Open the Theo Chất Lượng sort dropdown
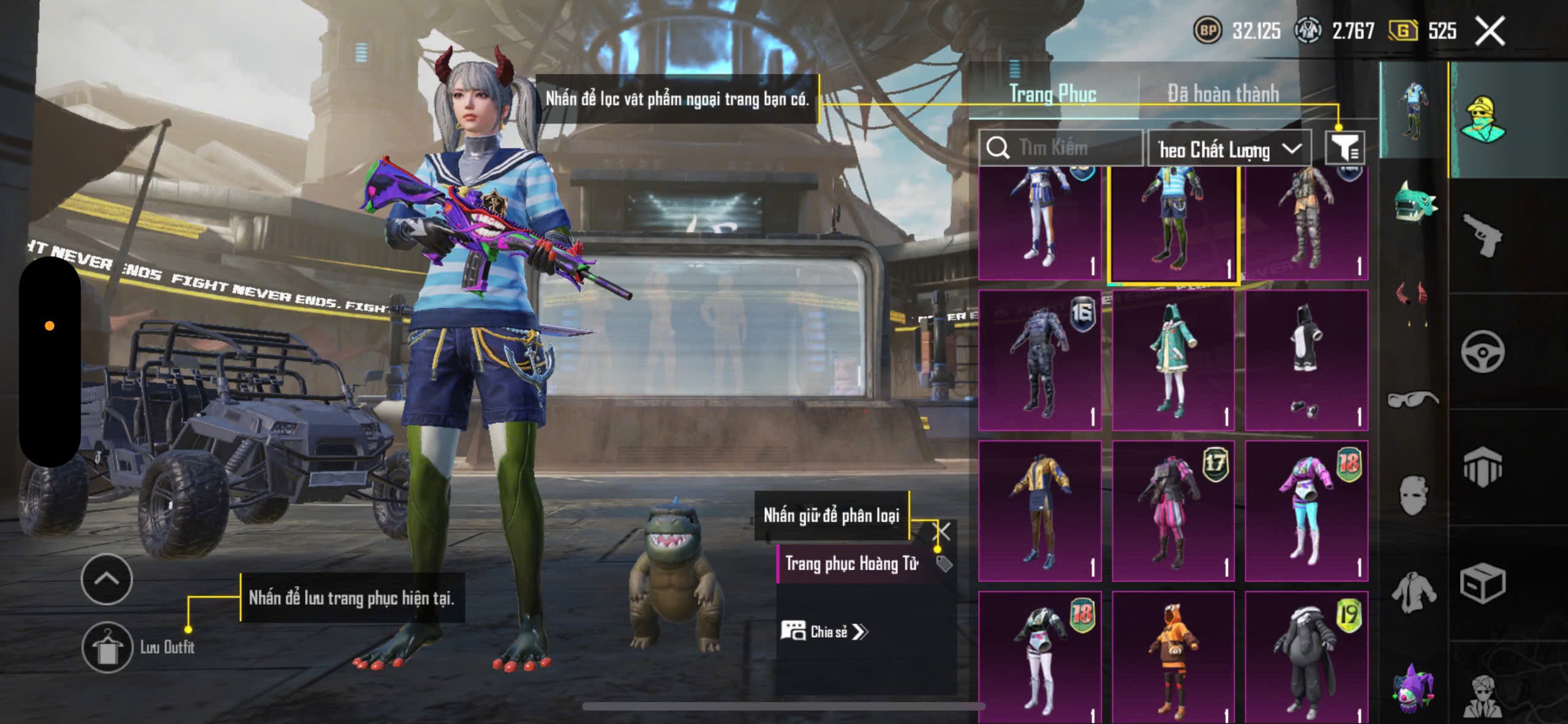The height and width of the screenshot is (724, 1568). (x=1229, y=149)
